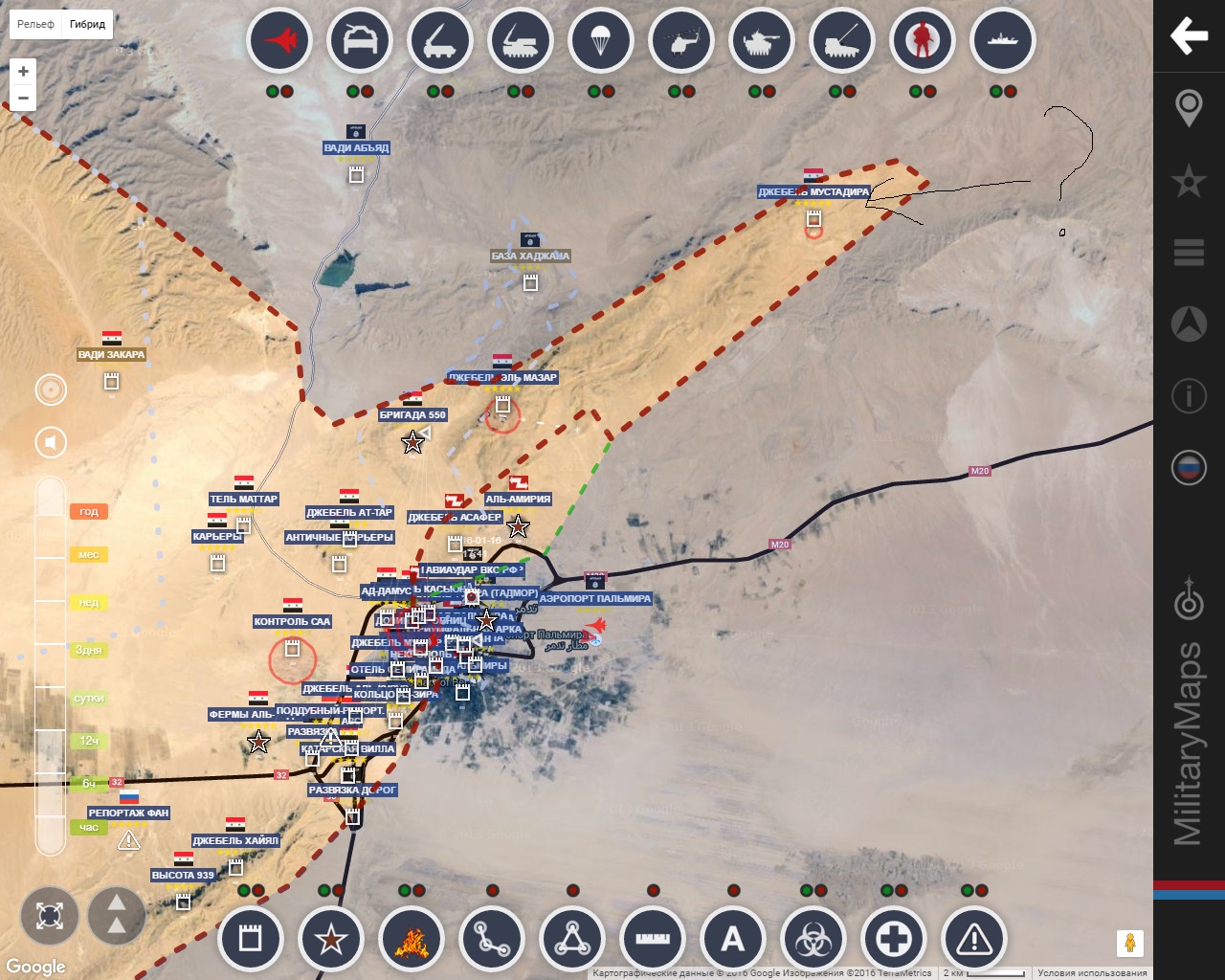Open the warning triangle alerts layer
The width and height of the screenshot is (1225, 980).
pos(974,939)
